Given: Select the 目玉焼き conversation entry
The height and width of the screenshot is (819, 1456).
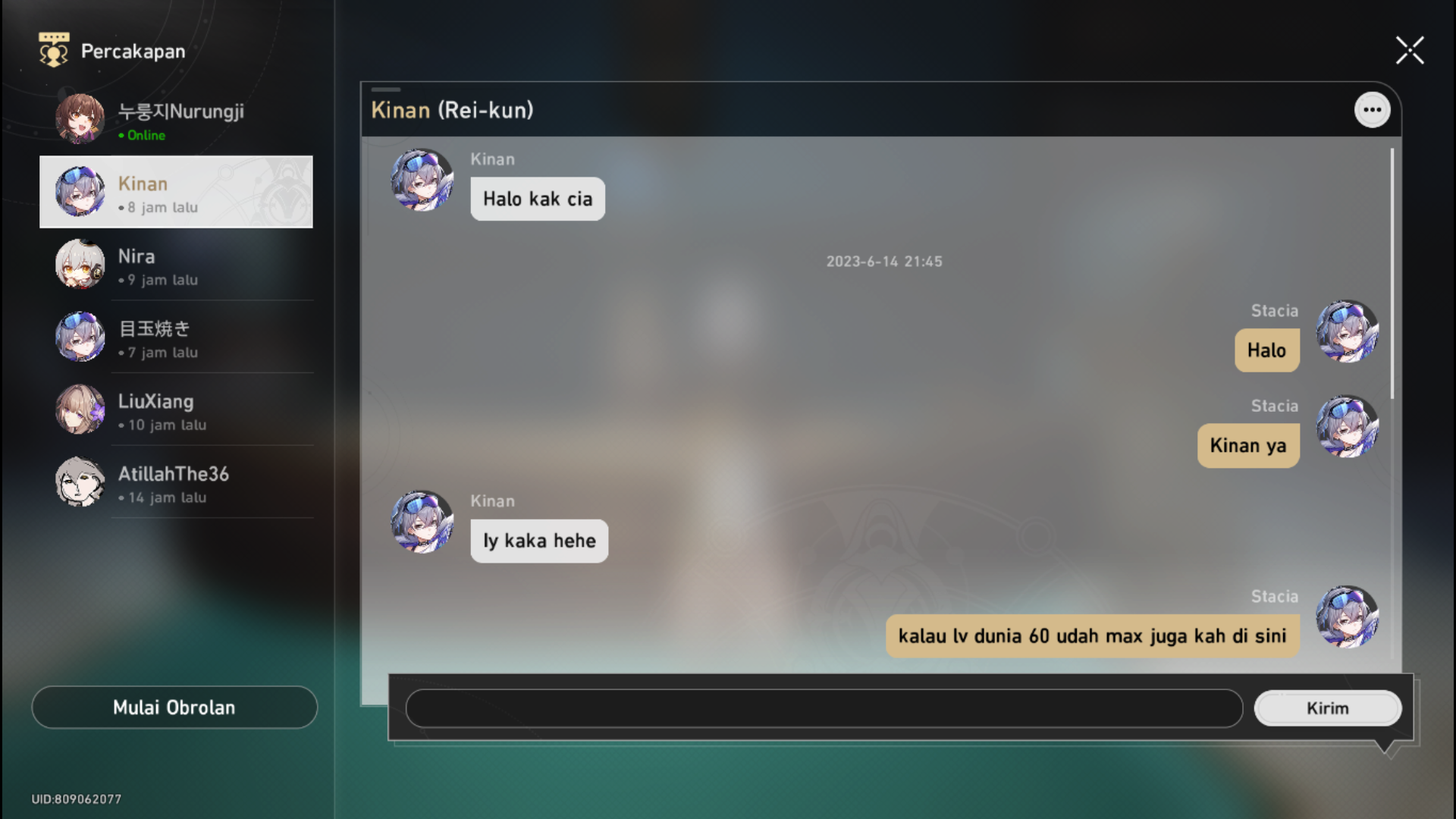Looking at the screenshot, I should click(x=176, y=337).
